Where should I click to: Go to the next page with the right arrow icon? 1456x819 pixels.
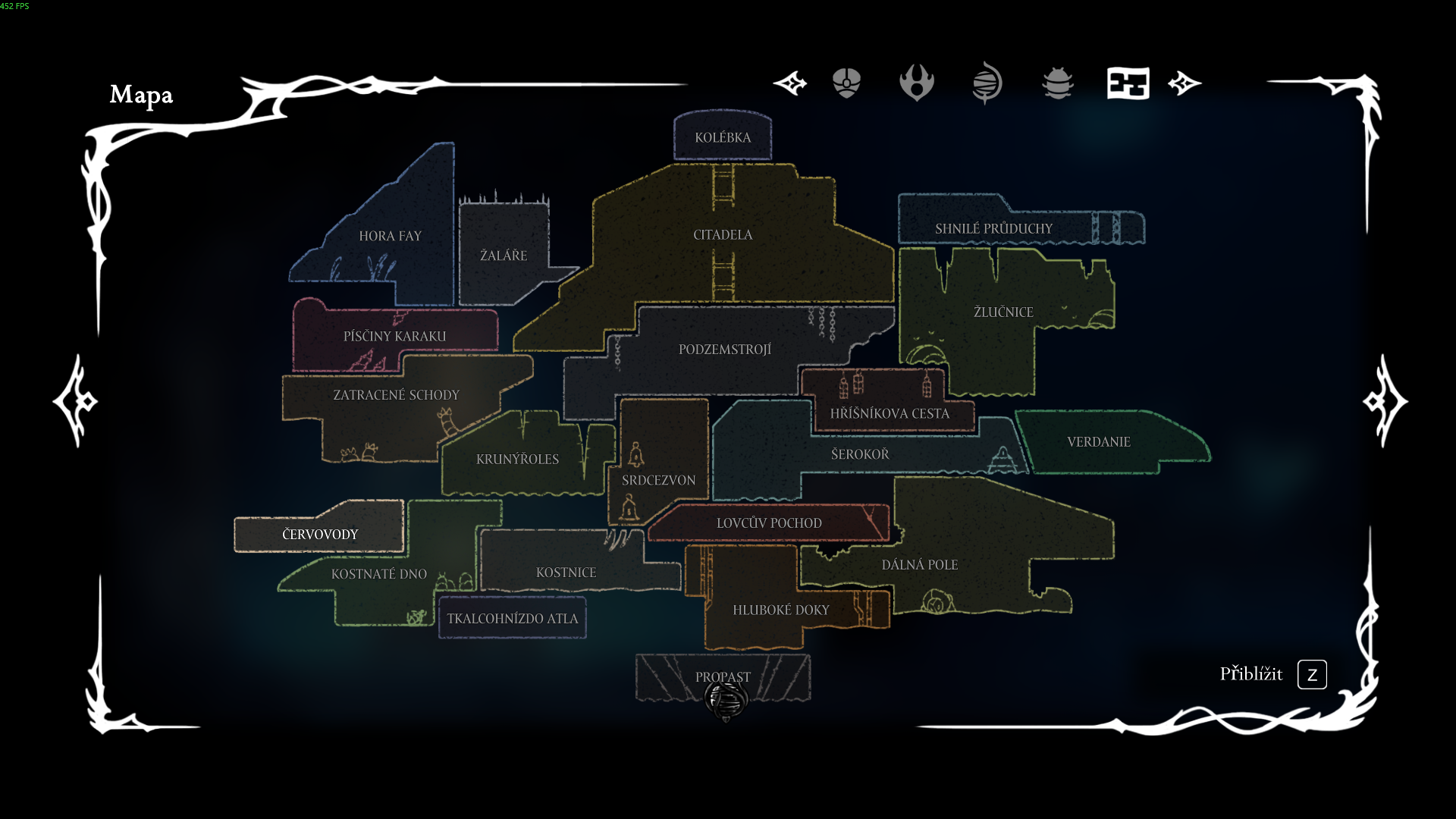[1183, 83]
